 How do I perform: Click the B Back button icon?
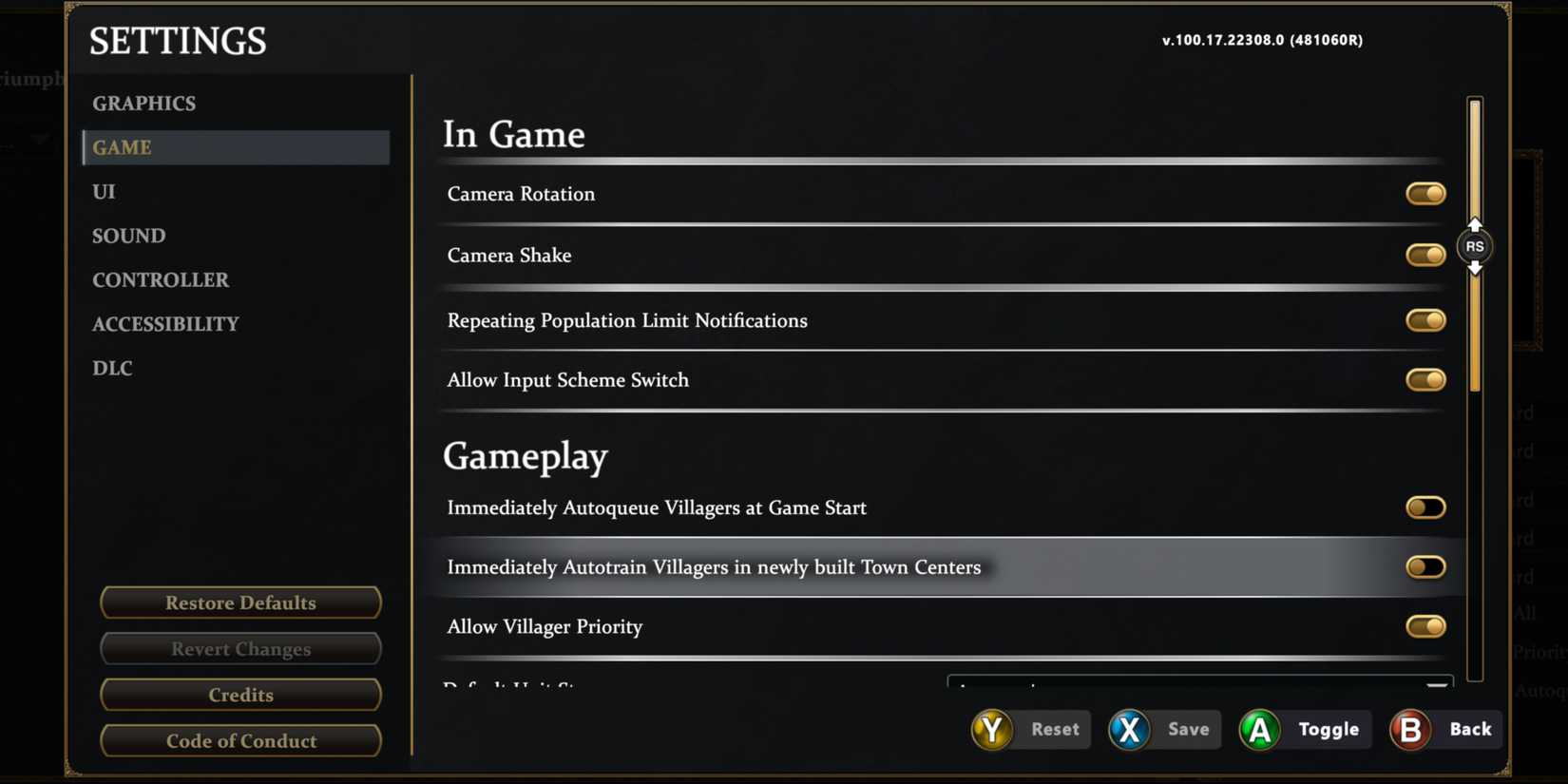coord(1410,730)
